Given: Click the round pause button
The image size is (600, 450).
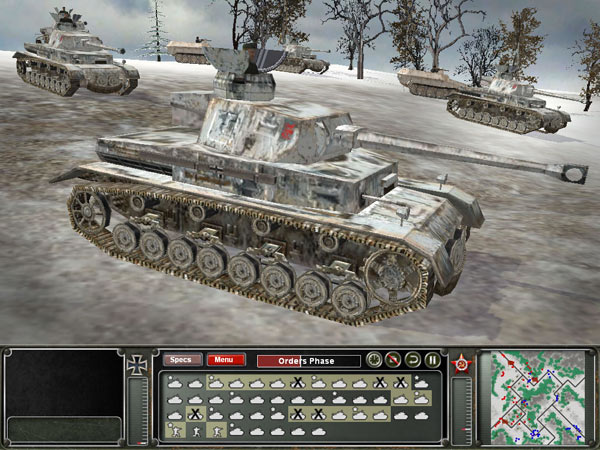Looking at the screenshot, I should (432, 360).
